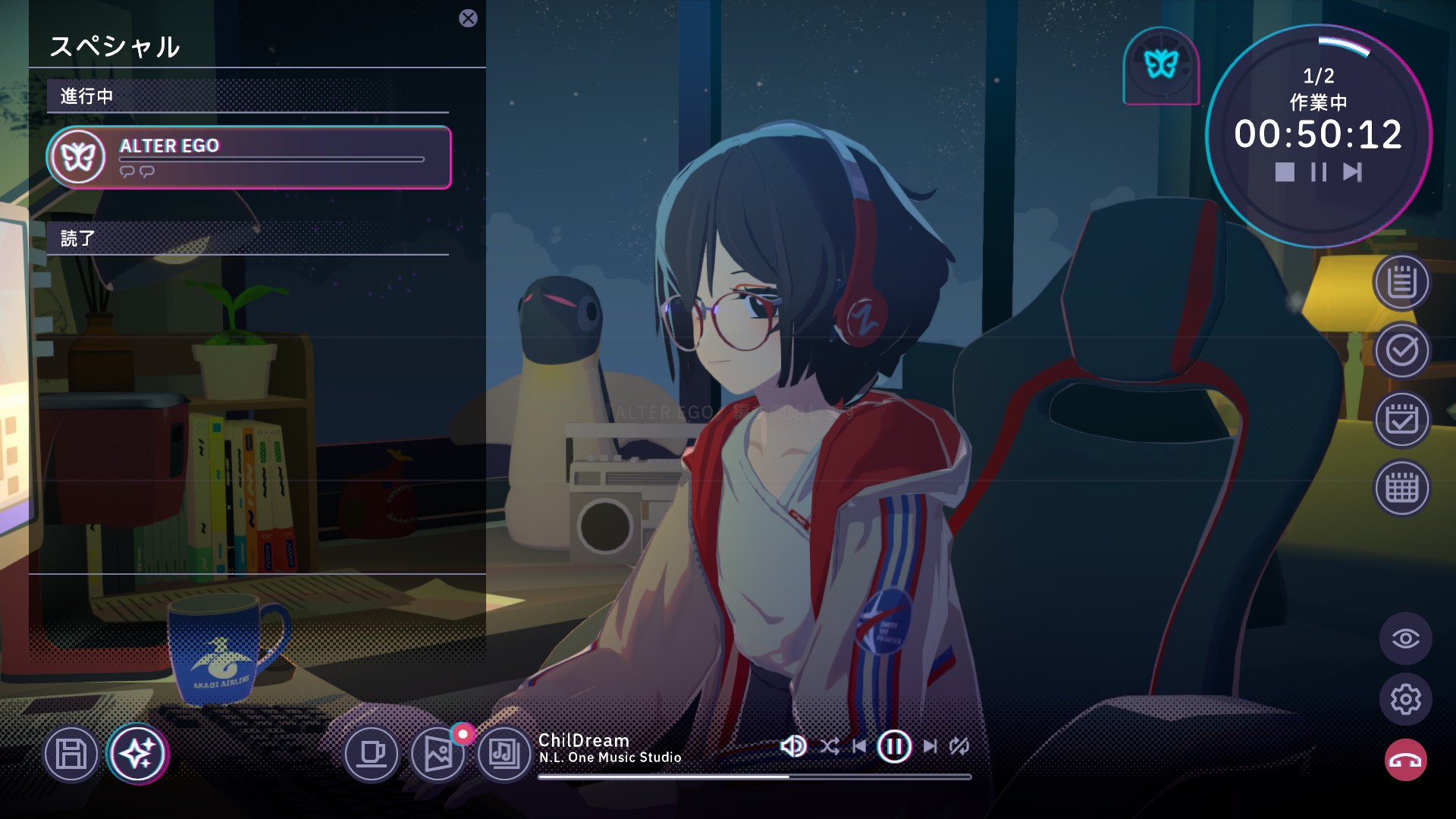Pause the ChilDream track
Viewport: 1456px width, 819px height.
[894, 746]
